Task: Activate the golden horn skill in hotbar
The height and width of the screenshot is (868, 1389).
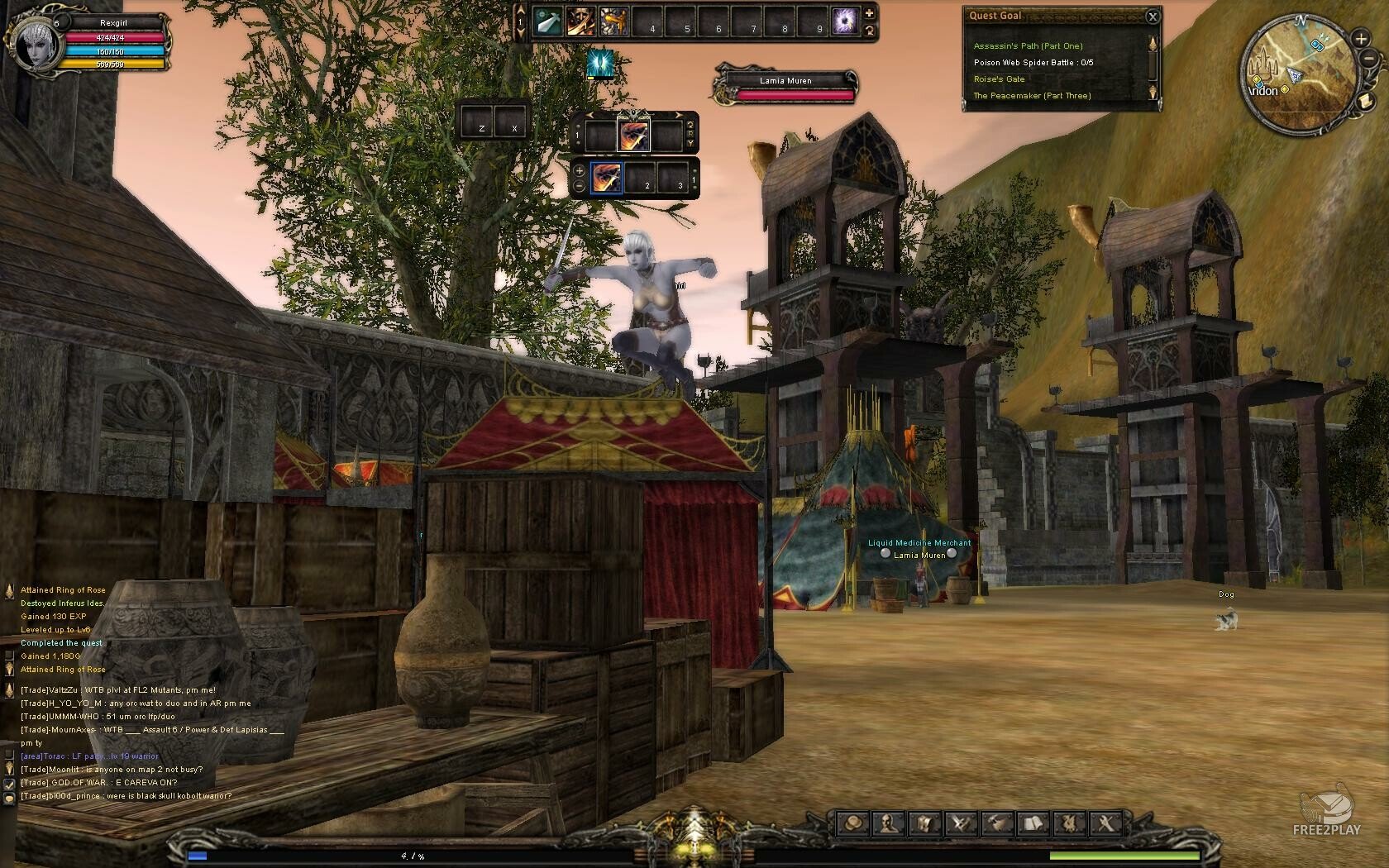Action: (x=613, y=22)
